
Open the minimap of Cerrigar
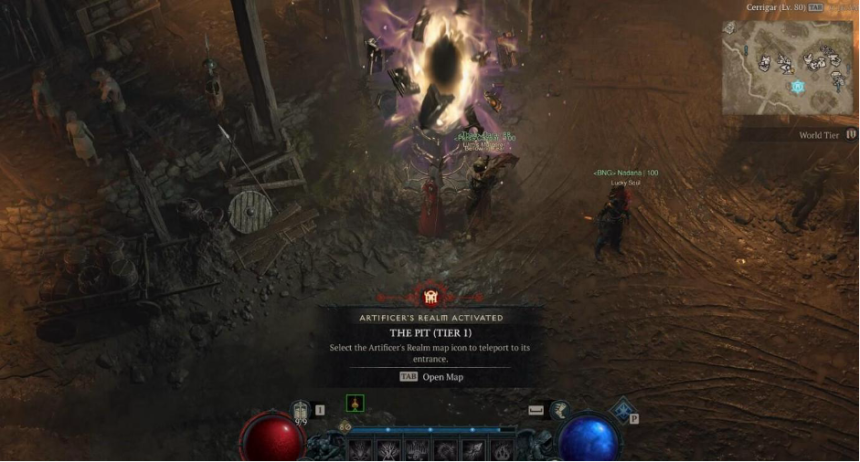789,68
